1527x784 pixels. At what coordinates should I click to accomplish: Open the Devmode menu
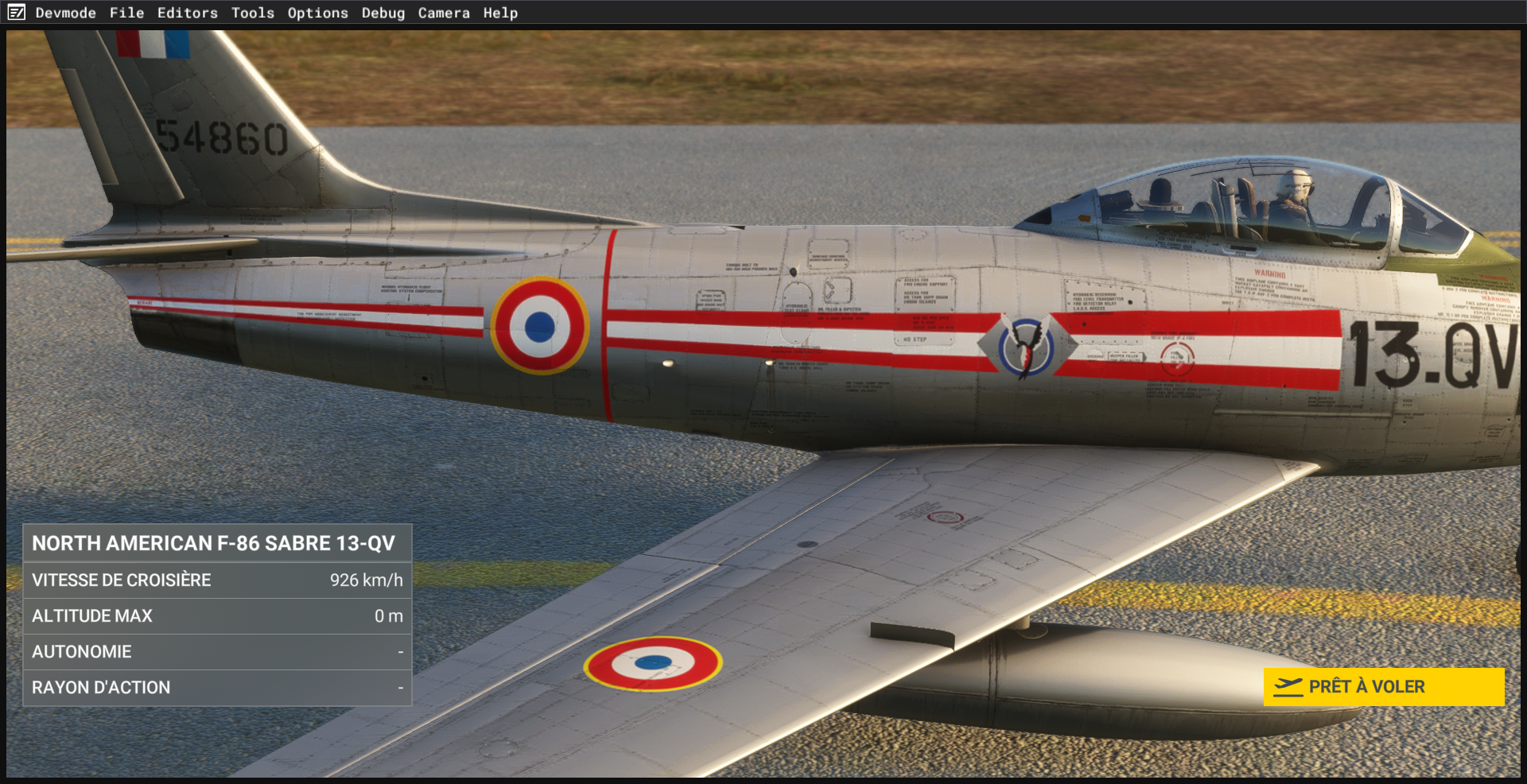[65, 13]
